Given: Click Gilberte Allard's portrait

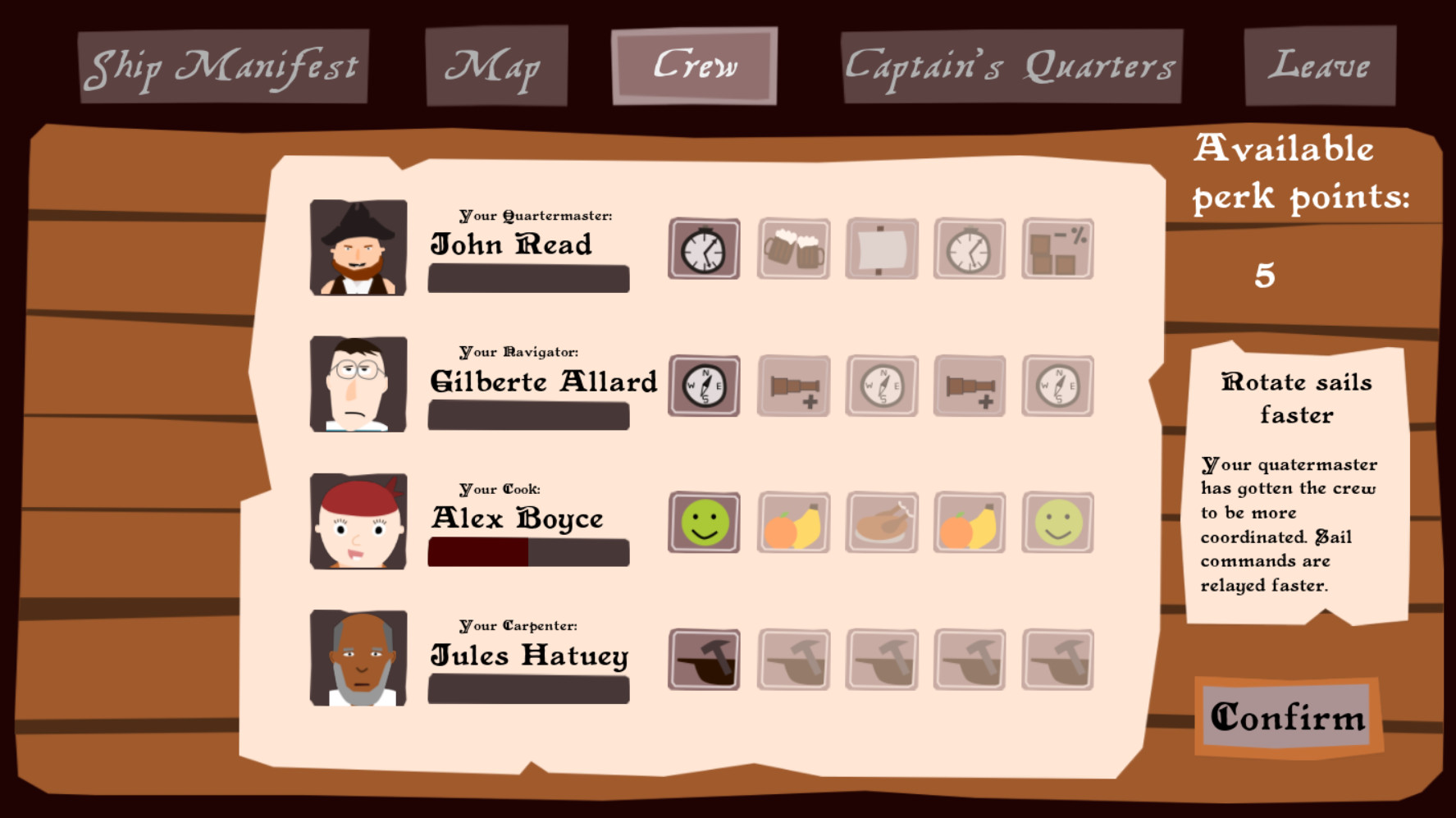Looking at the screenshot, I should (x=358, y=384).
